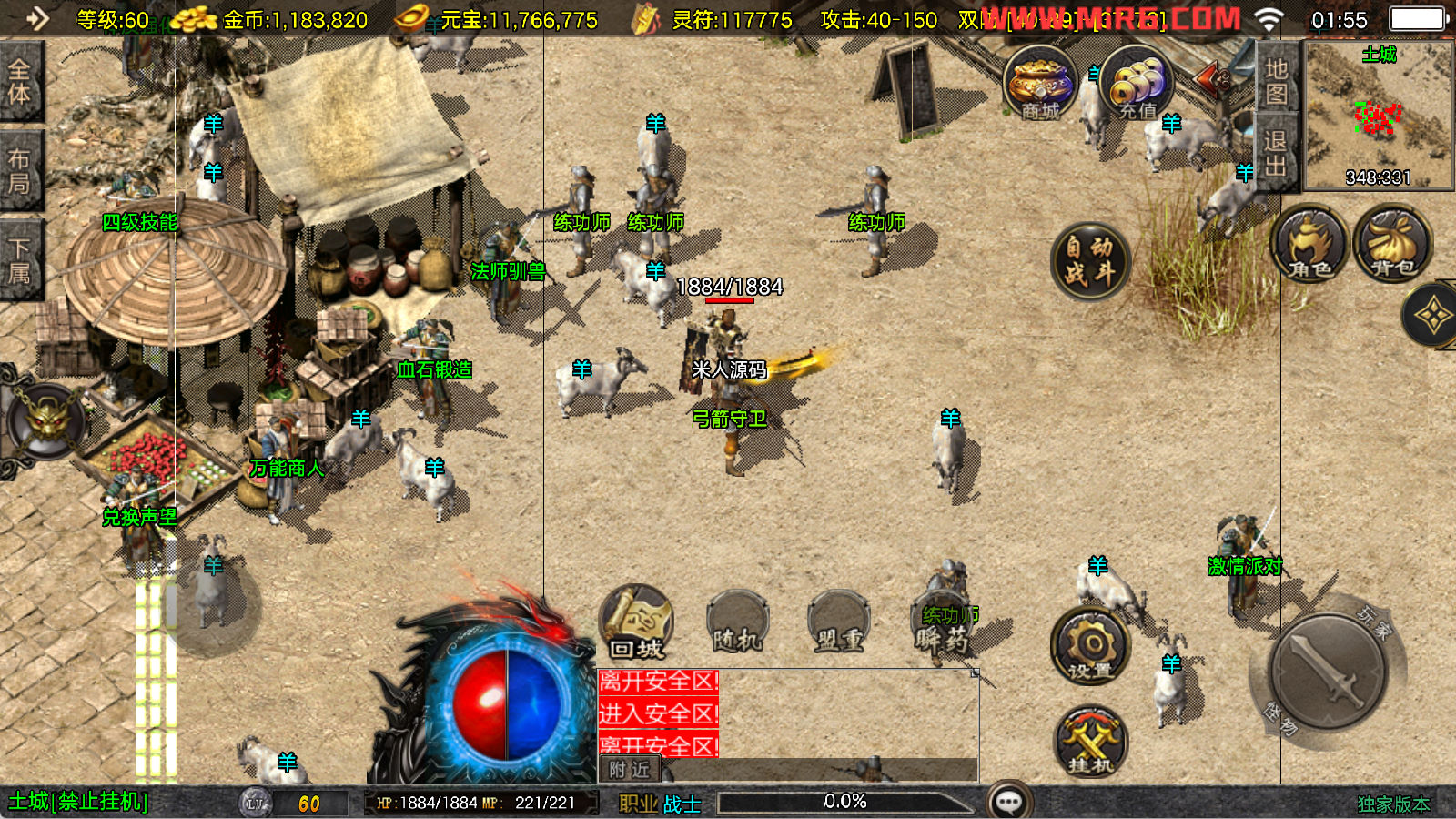Open the 背包 backpack
The image size is (1456, 819).
(x=1392, y=244)
